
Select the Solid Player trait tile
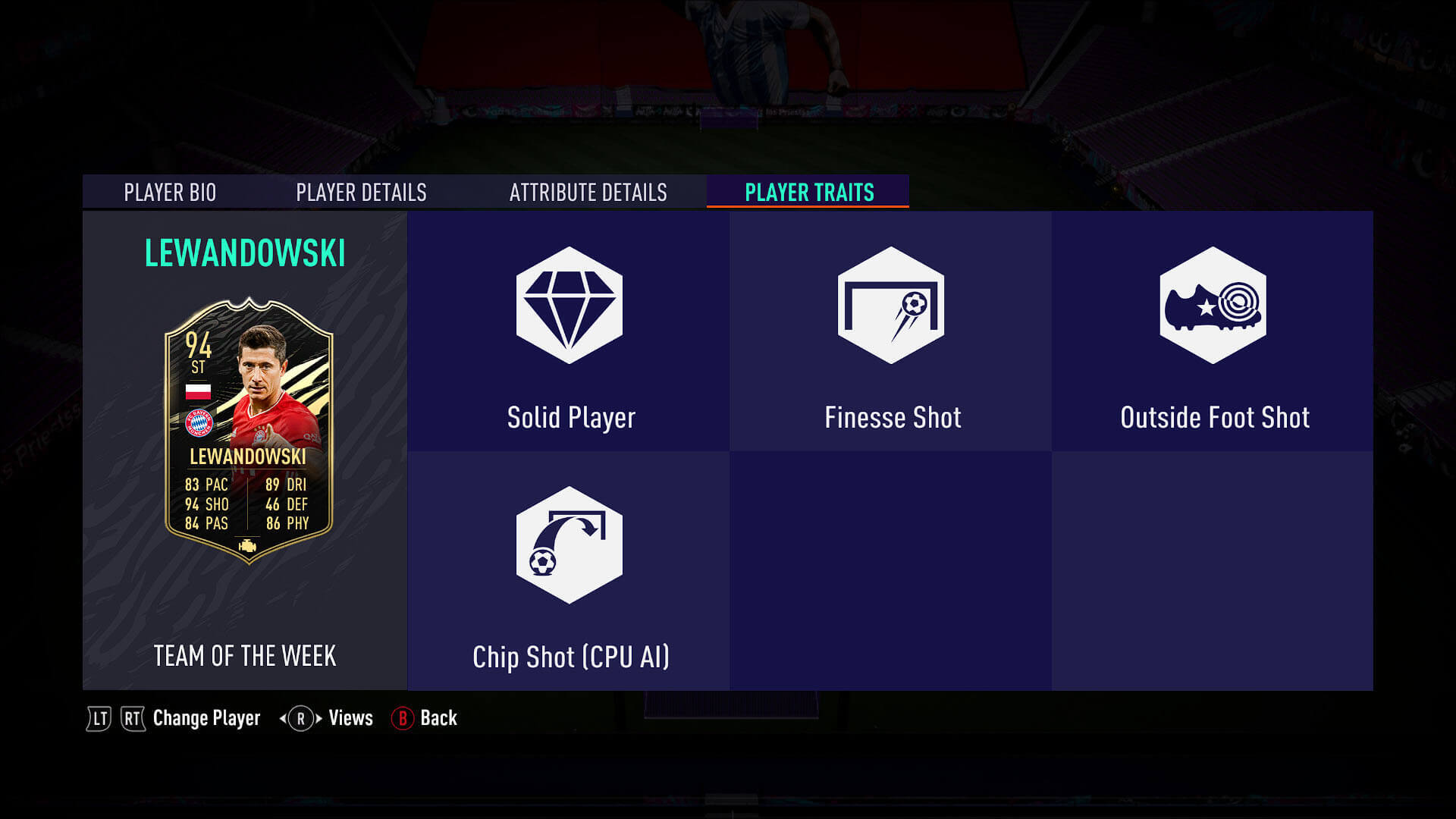pos(569,332)
